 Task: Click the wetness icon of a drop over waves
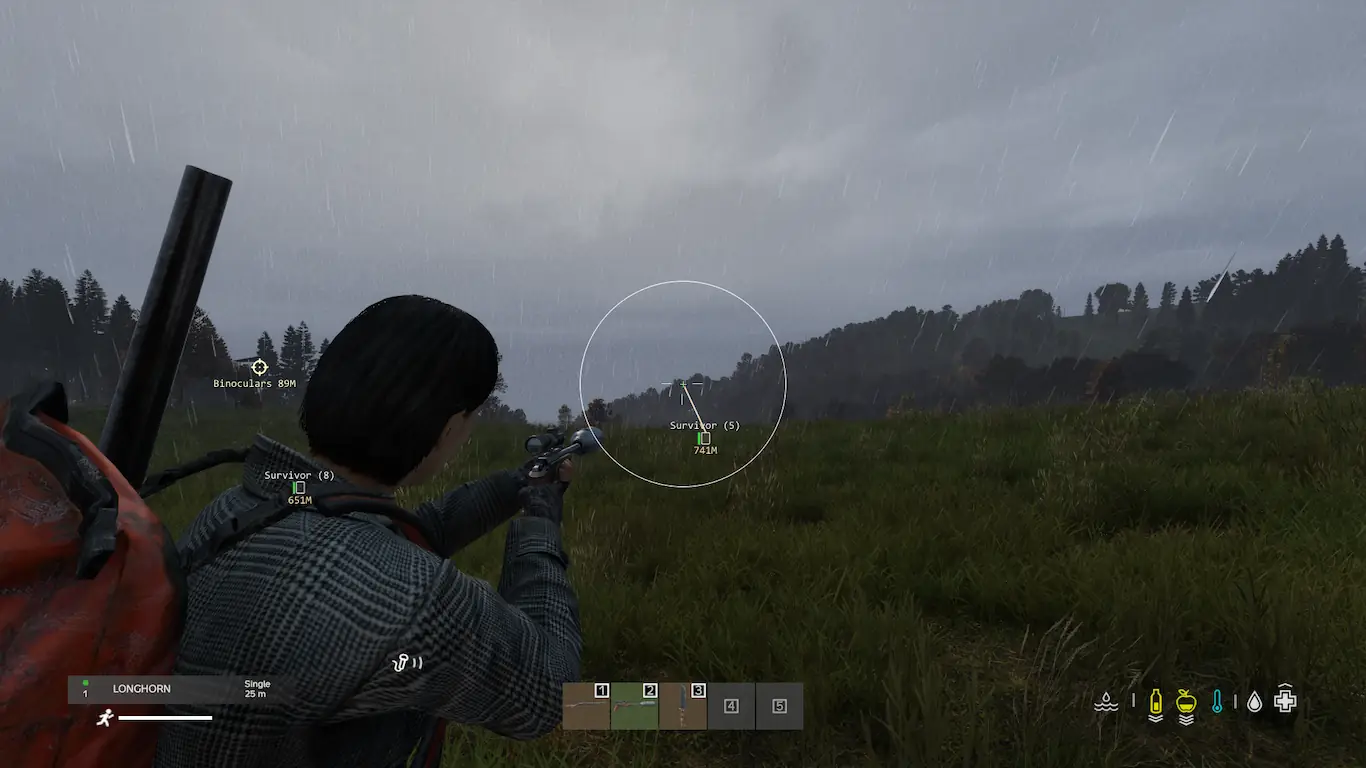(1106, 702)
